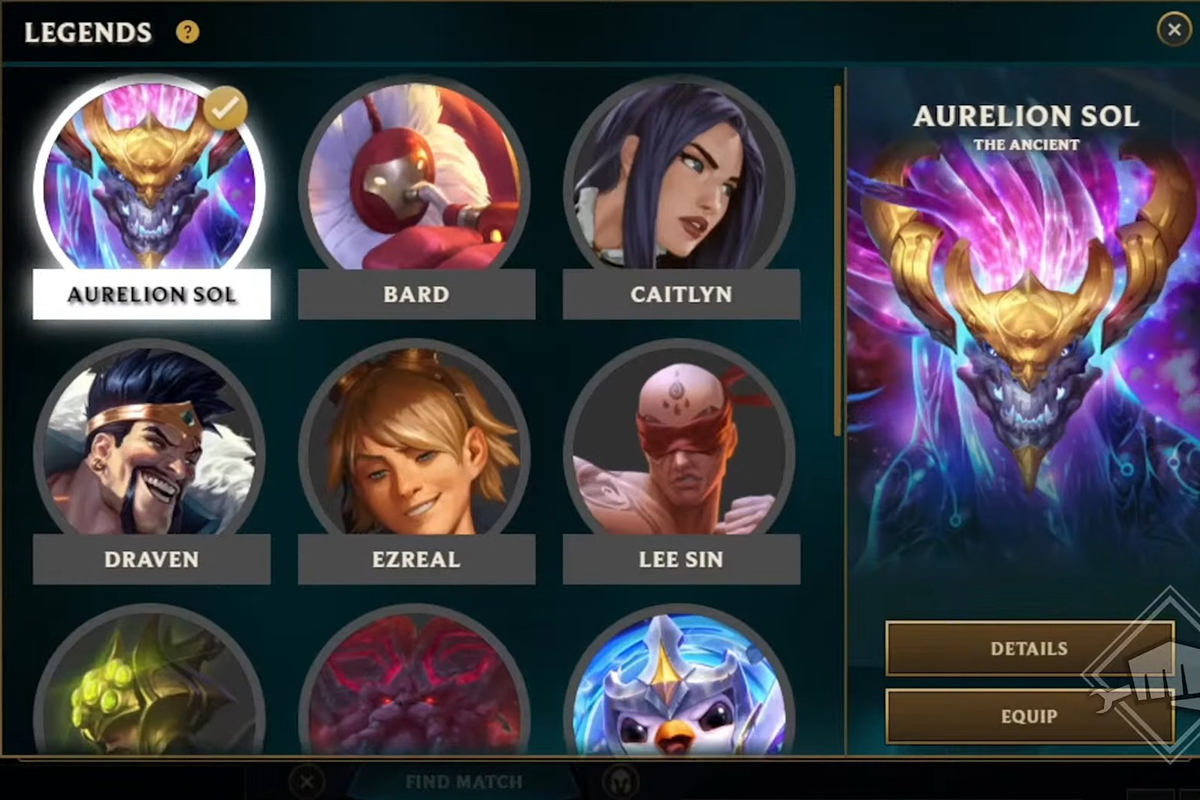Select the penguin knight legend portrait
The height and width of the screenshot is (800, 1200).
[x=680, y=690]
